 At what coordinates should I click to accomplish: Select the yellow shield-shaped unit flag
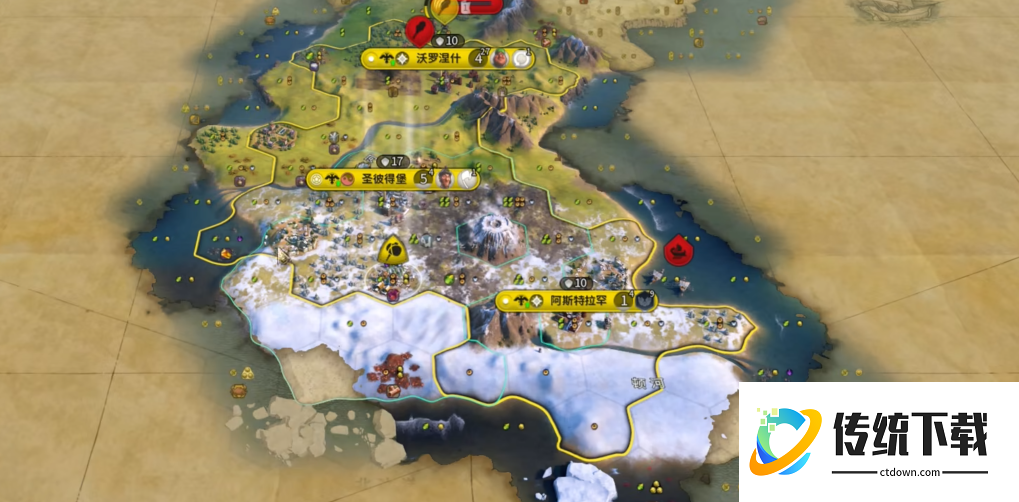[x=393, y=251]
